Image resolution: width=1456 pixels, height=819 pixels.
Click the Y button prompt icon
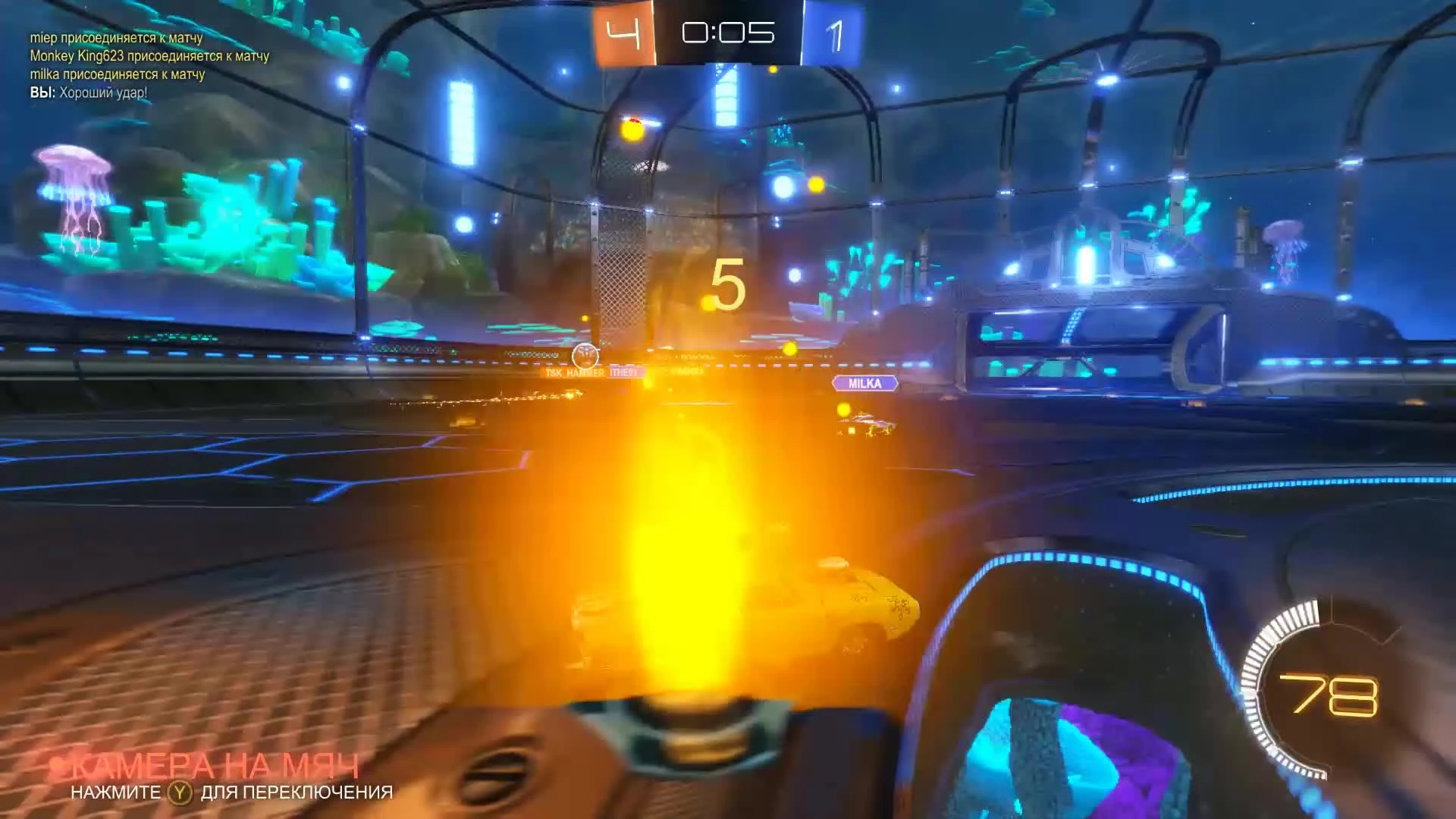pos(180,793)
